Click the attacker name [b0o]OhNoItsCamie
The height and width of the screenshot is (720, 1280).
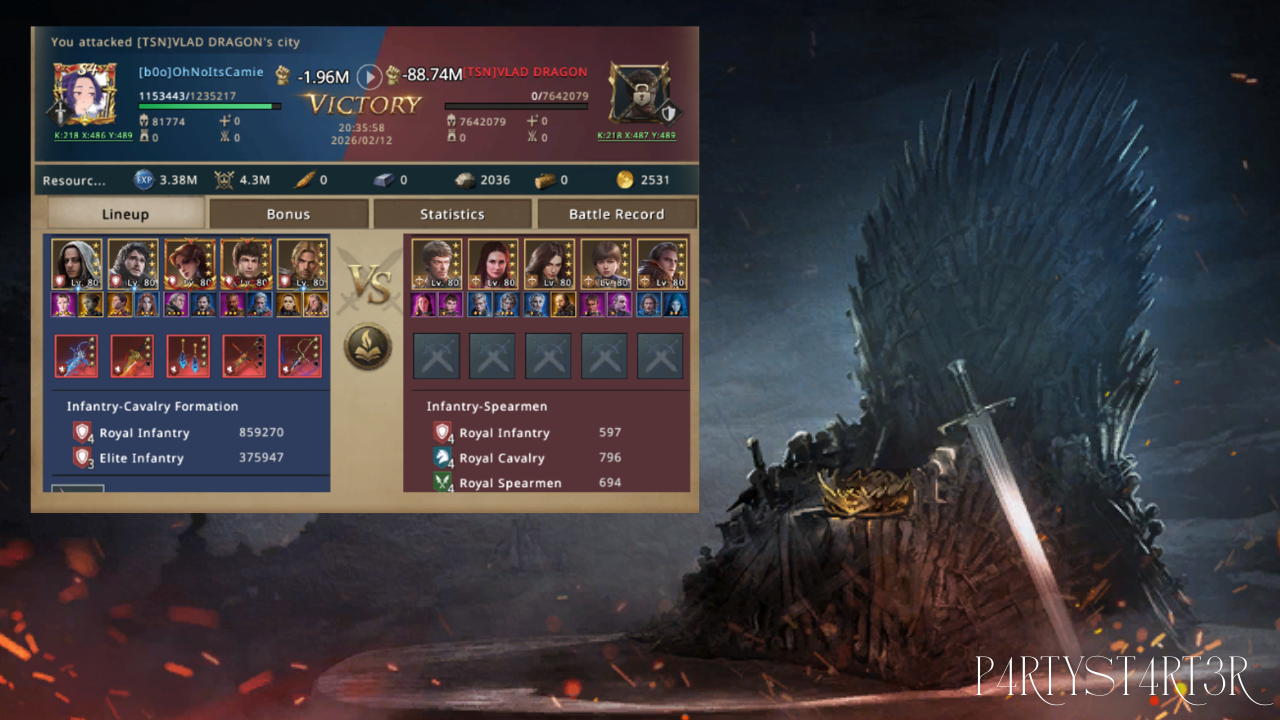tap(201, 72)
